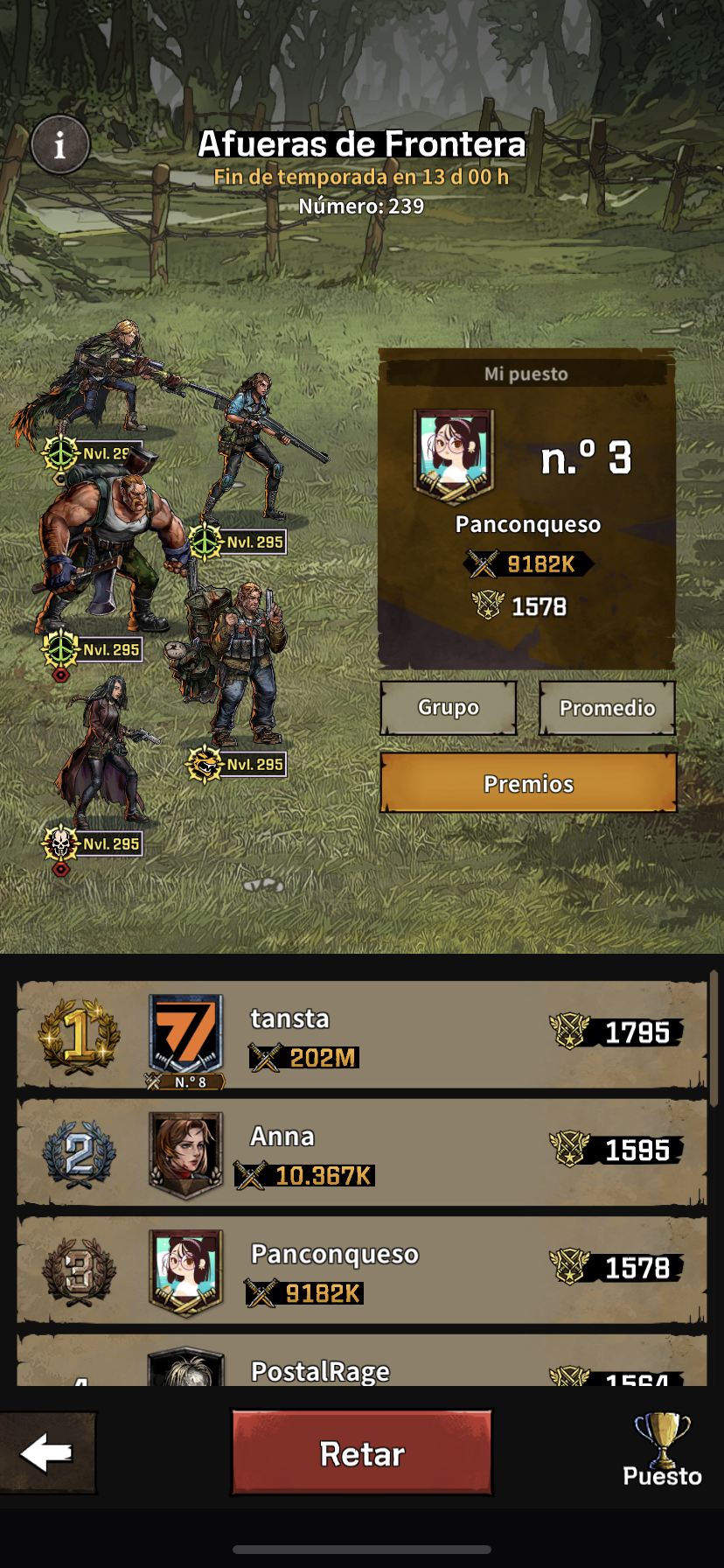Click Anna's portrait avatar
Image resolution: width=724 pixels, height=1568 pixels.
coord(185,1152)
